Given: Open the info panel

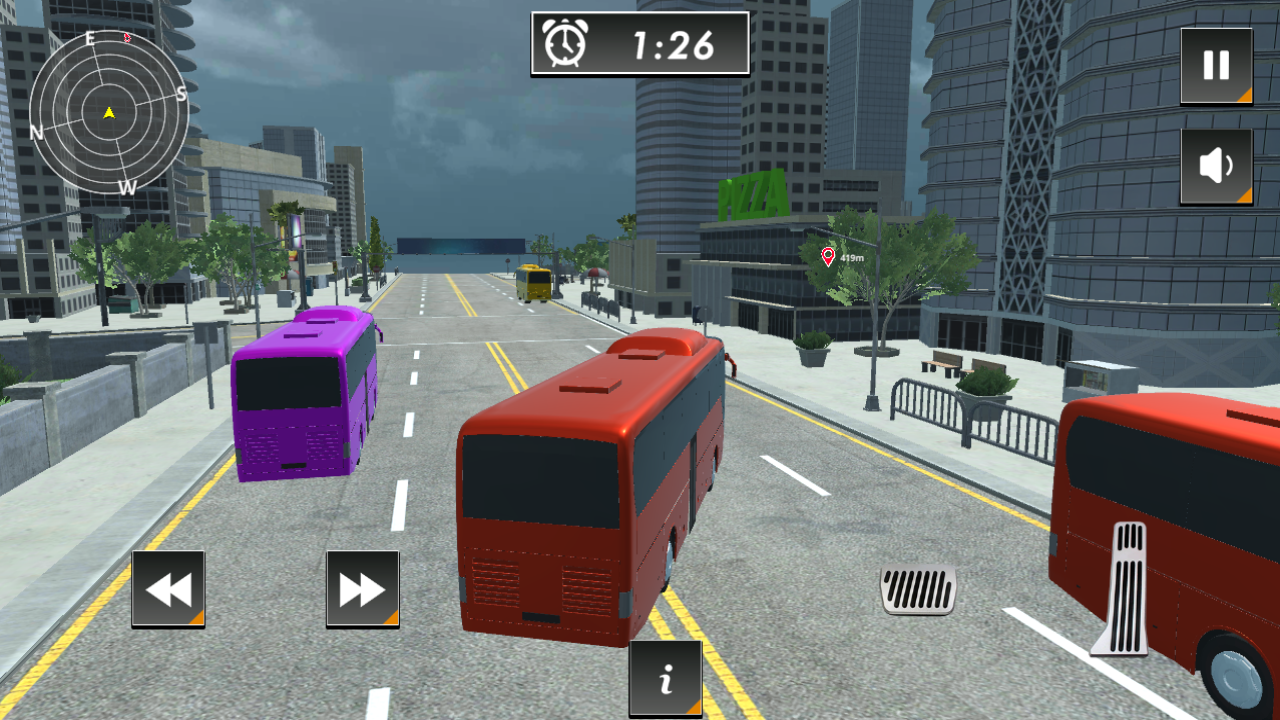Looking at the screenshot, I should (666, 678).
